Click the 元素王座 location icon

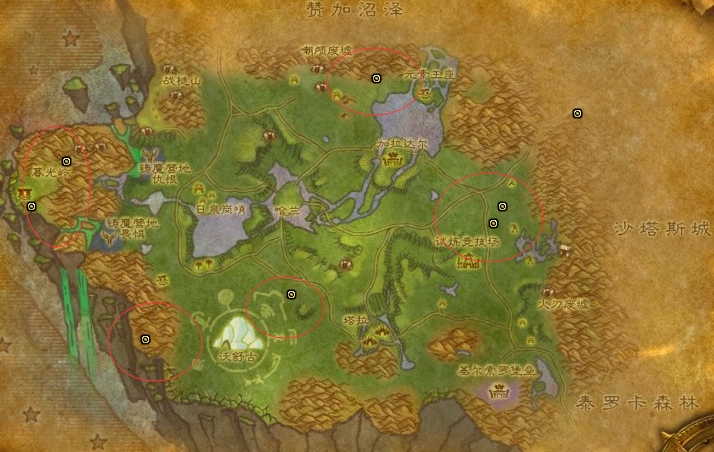424,93
